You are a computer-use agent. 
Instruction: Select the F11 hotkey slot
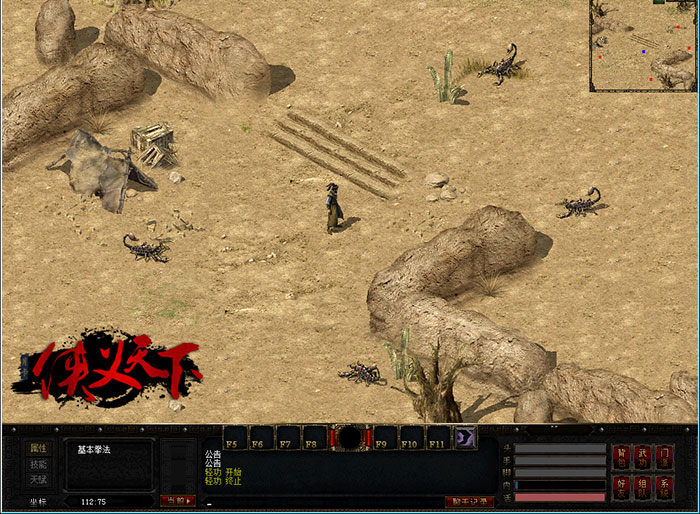437,438
